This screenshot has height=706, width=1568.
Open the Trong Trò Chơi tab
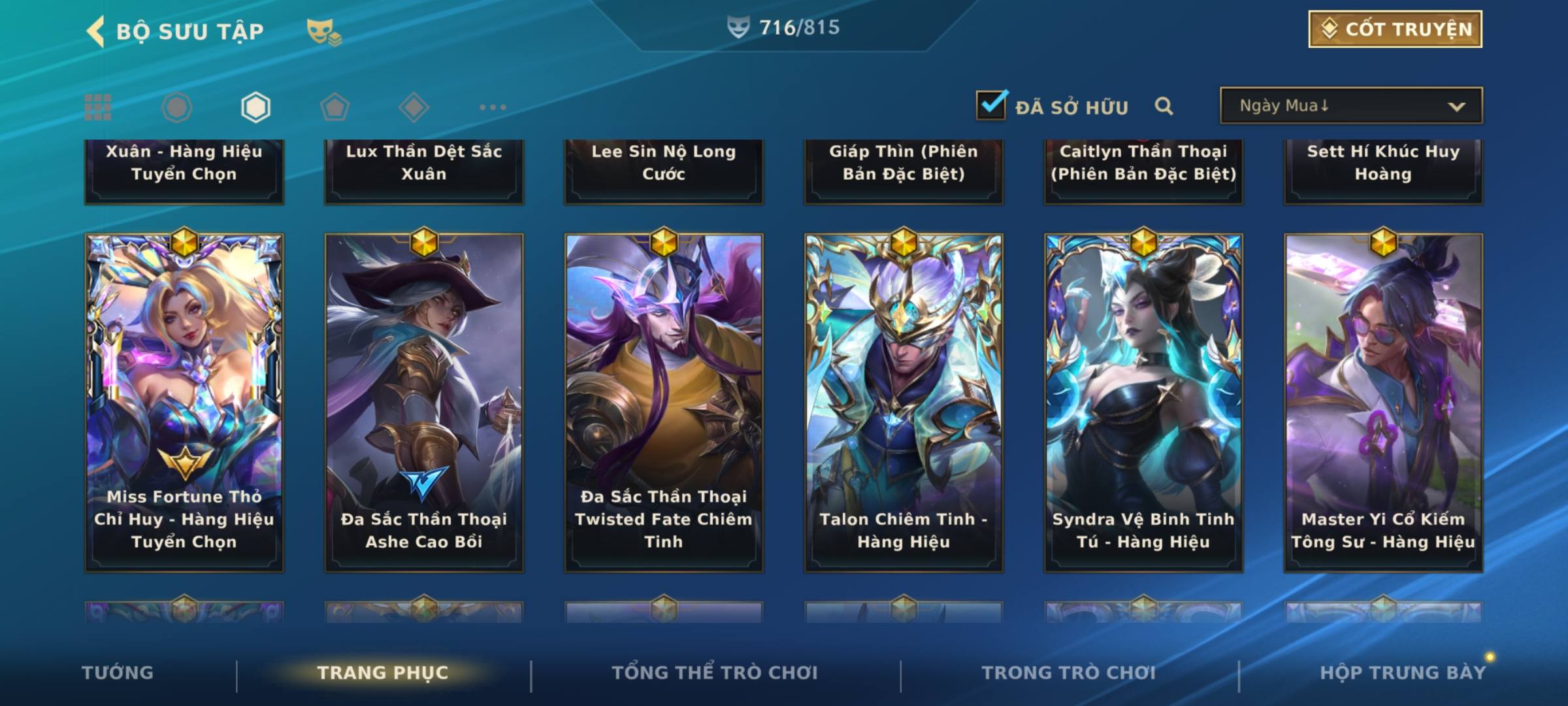pos(1069,673)
